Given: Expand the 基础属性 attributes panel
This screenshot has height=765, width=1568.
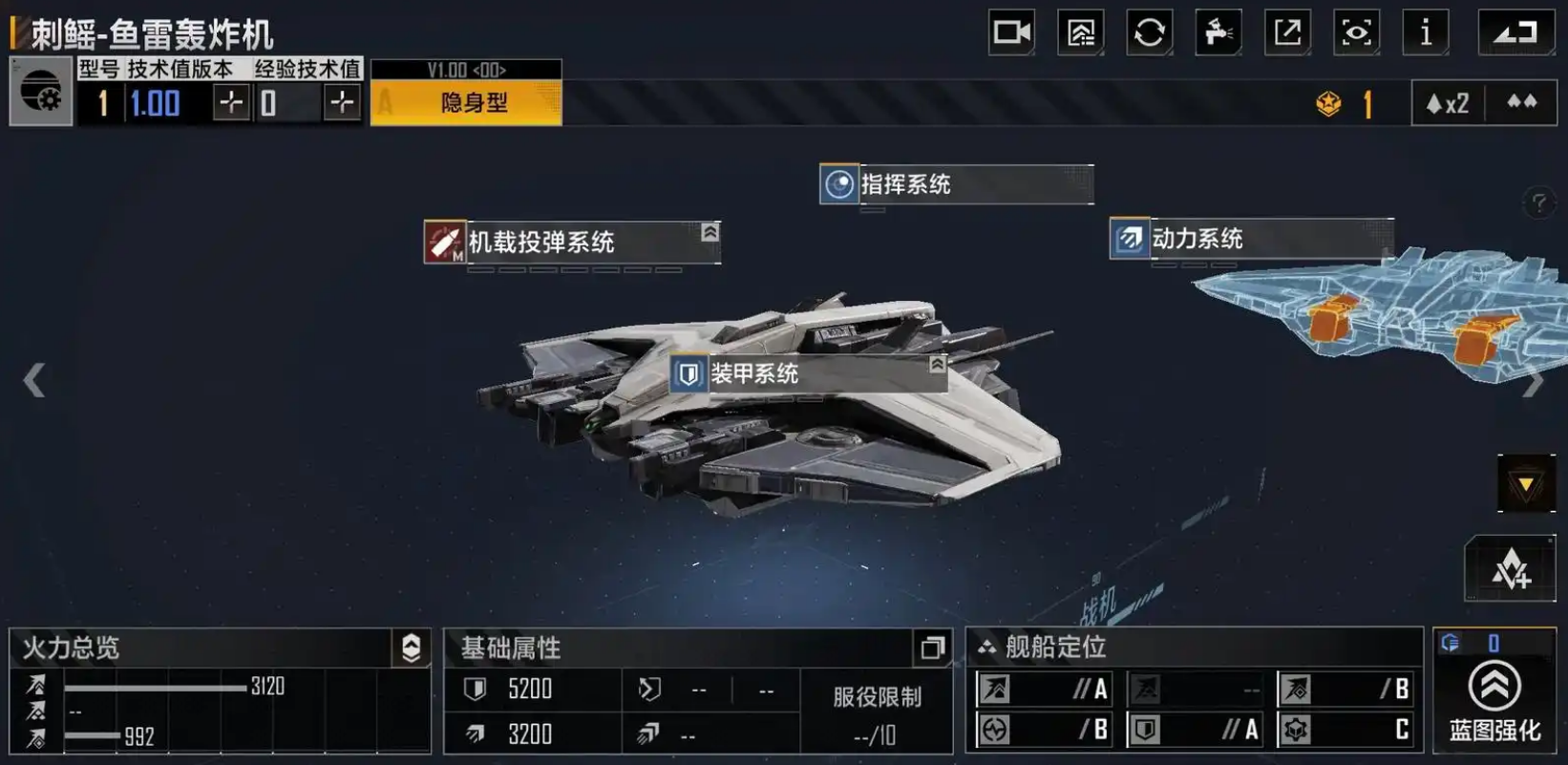Looking at the screenshot, I should pyautogui.click(x=932, y=648).
